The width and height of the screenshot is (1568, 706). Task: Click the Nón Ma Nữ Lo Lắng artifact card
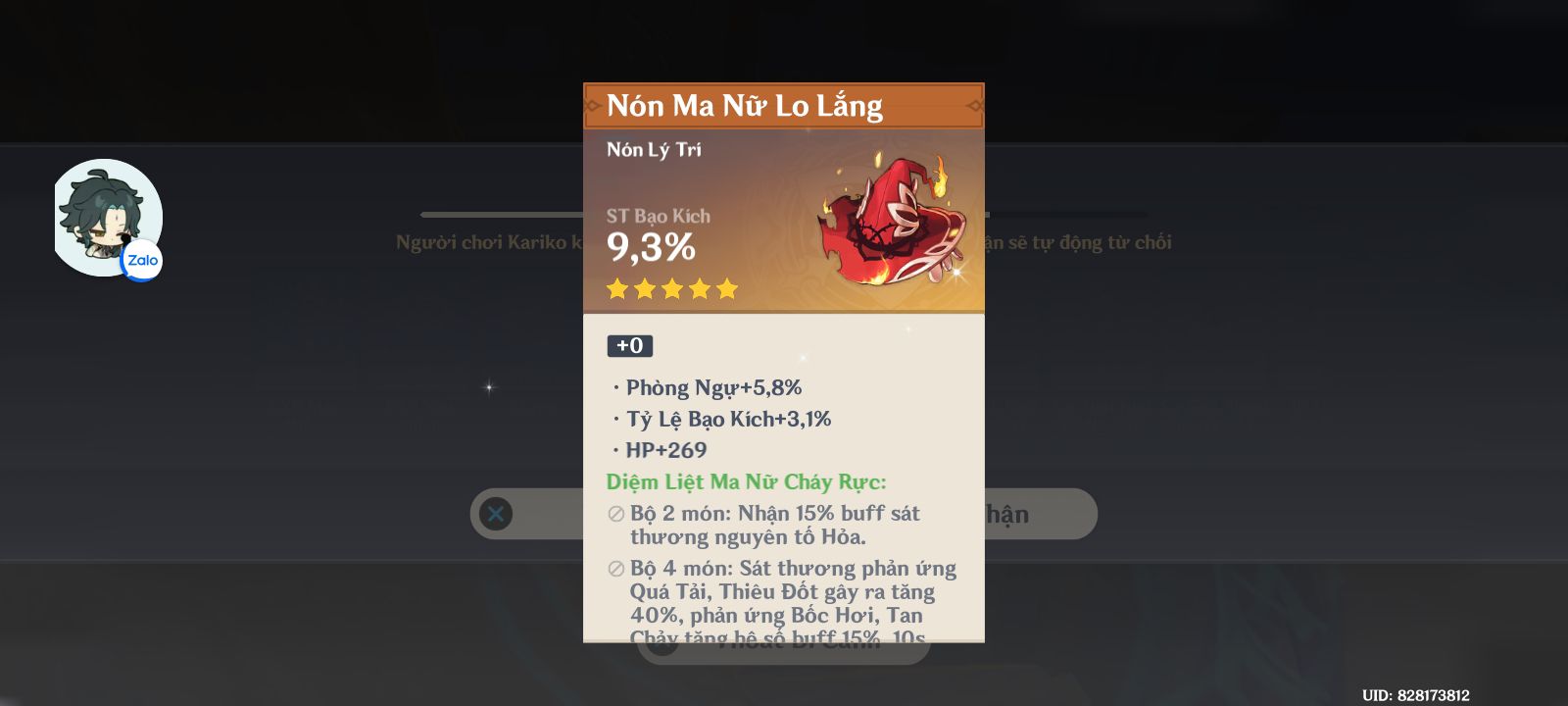pyautogui.click(x=783, y=363)
